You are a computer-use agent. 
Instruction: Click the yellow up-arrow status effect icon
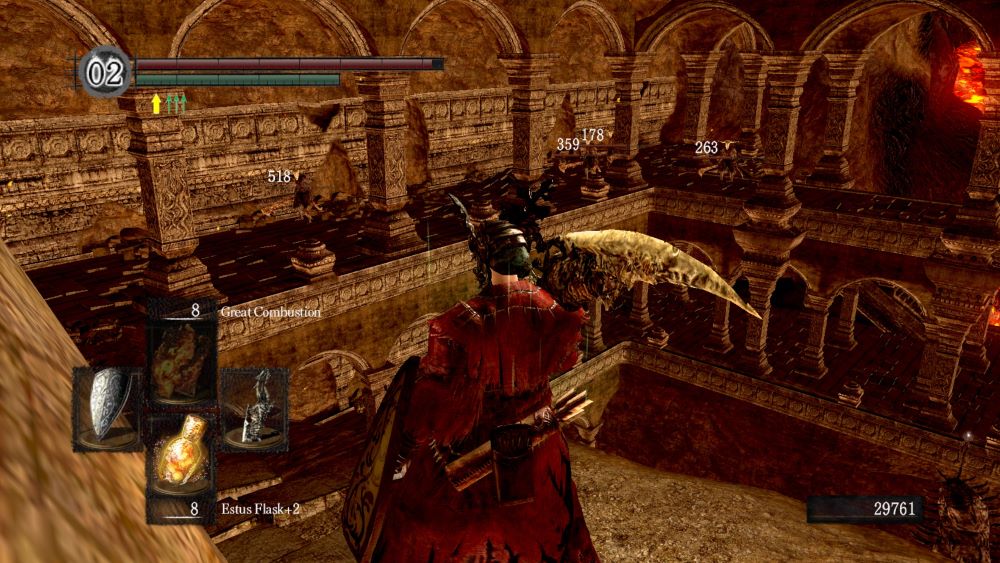156,103
